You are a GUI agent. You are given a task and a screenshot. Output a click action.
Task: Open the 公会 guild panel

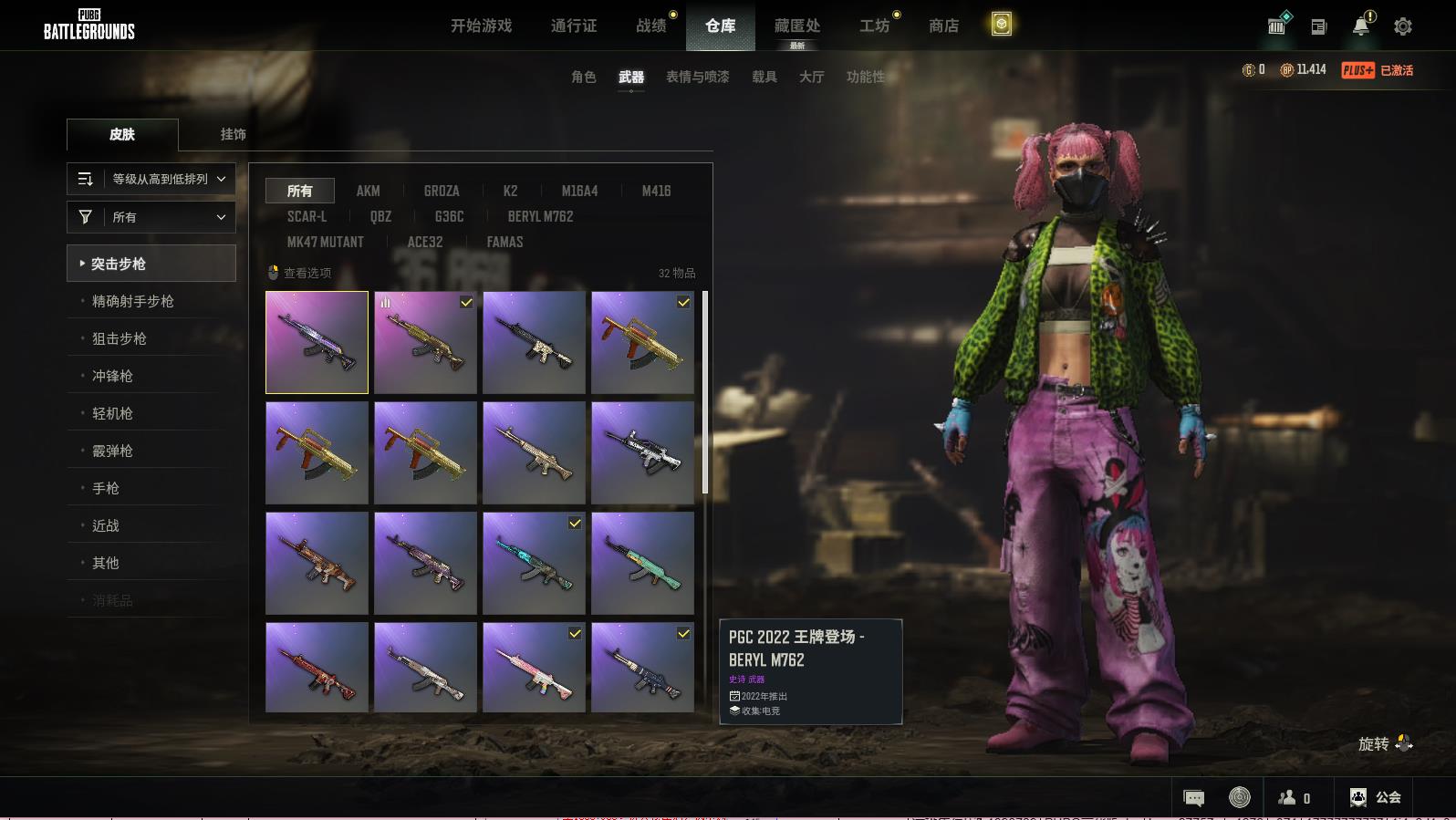pyautogui.click(x=1376, y=797)
